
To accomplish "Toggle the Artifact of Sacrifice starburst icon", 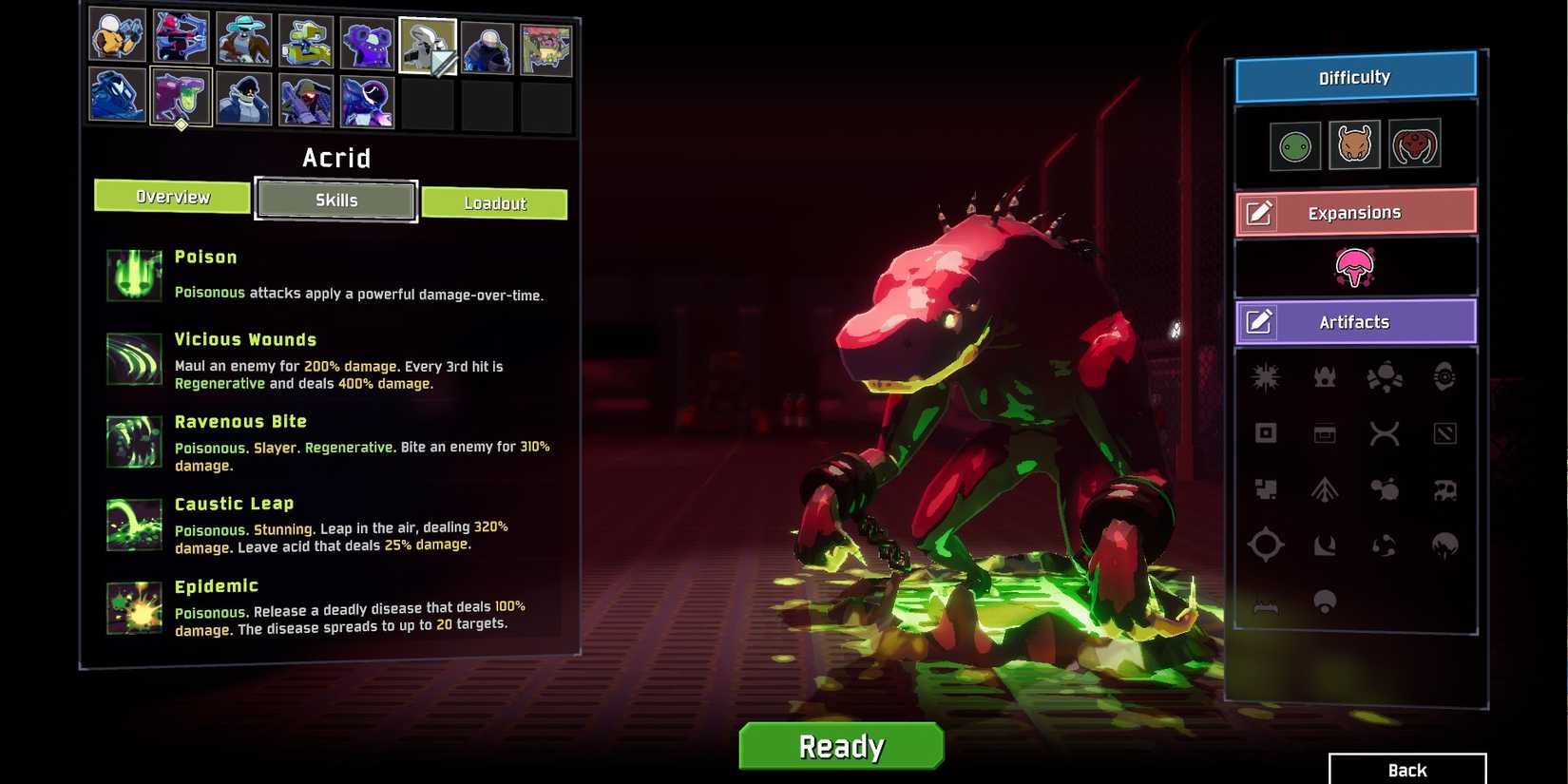I will [1267, 374].
